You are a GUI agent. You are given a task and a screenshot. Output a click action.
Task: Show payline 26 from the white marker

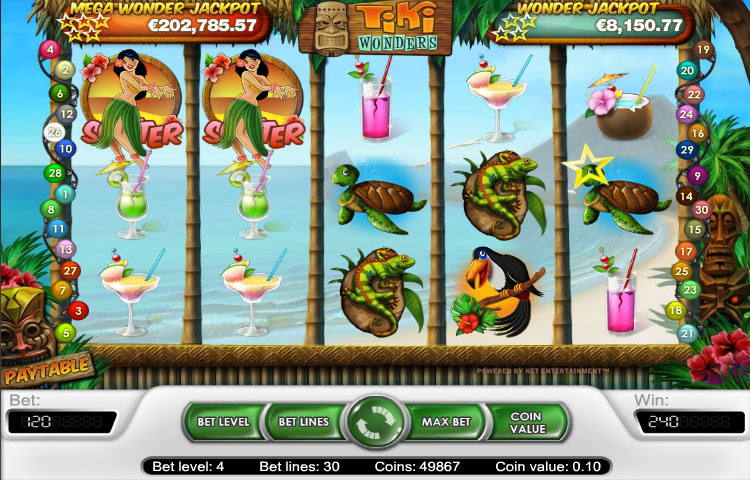(56, 131)
